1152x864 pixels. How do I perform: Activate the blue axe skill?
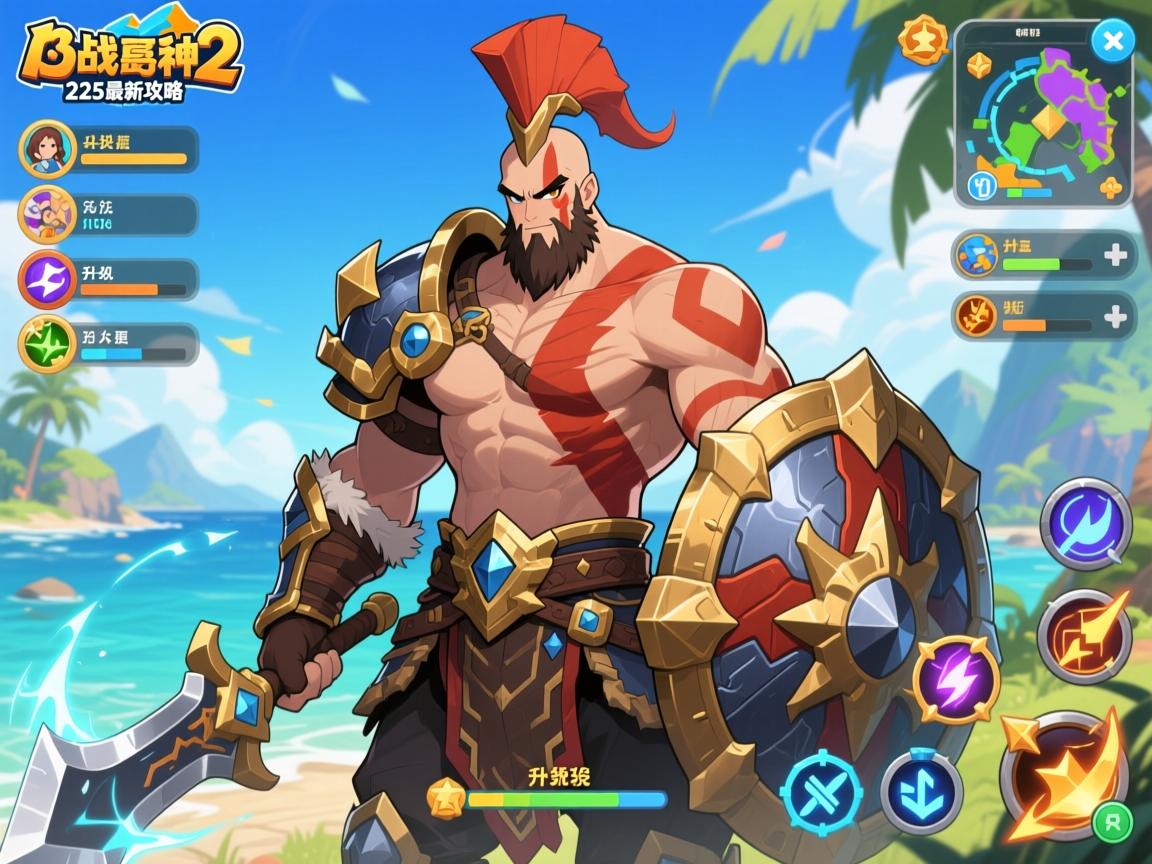(x=1085, y=523)
